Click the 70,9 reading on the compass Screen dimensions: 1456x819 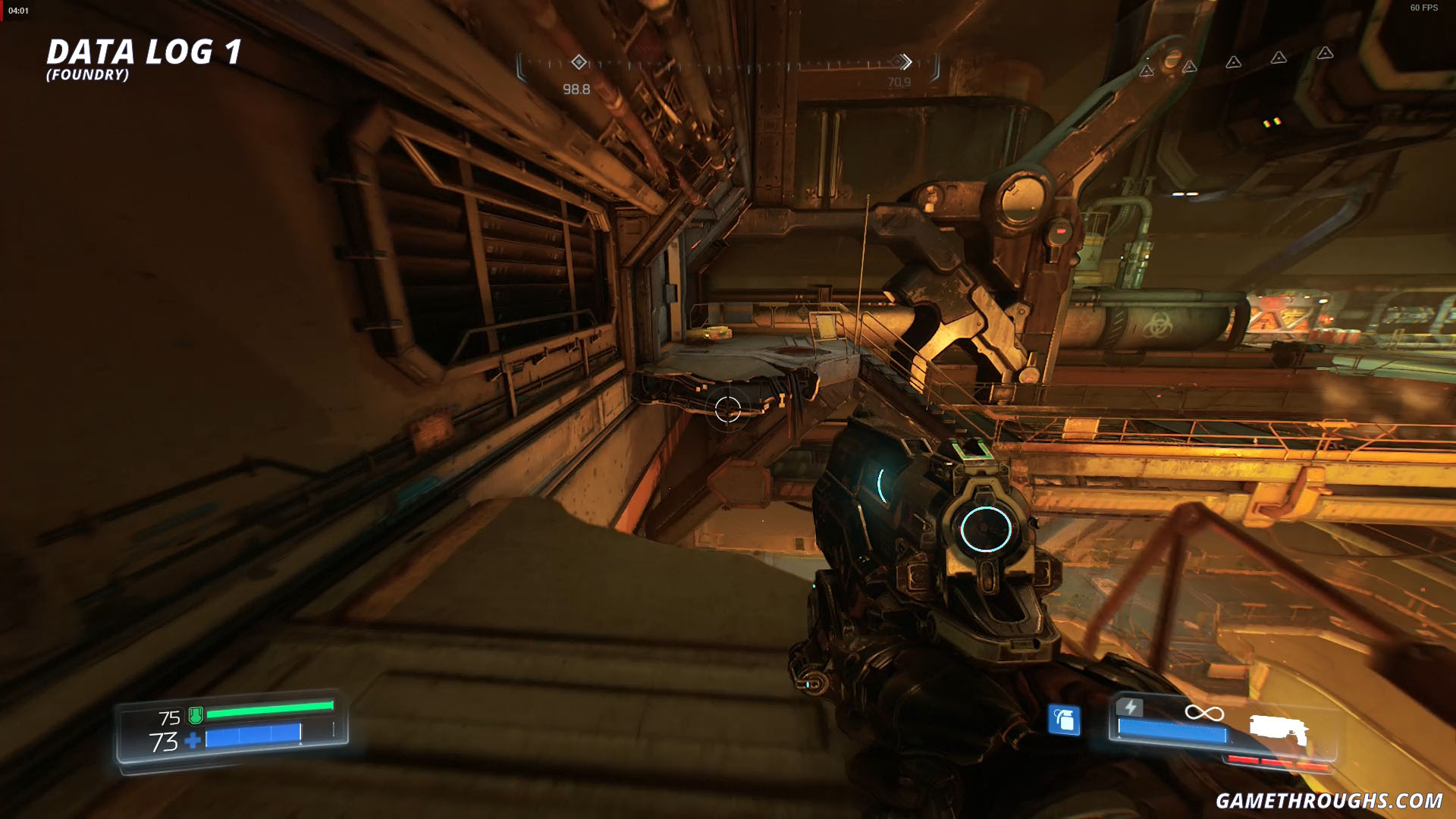point(898,80)
